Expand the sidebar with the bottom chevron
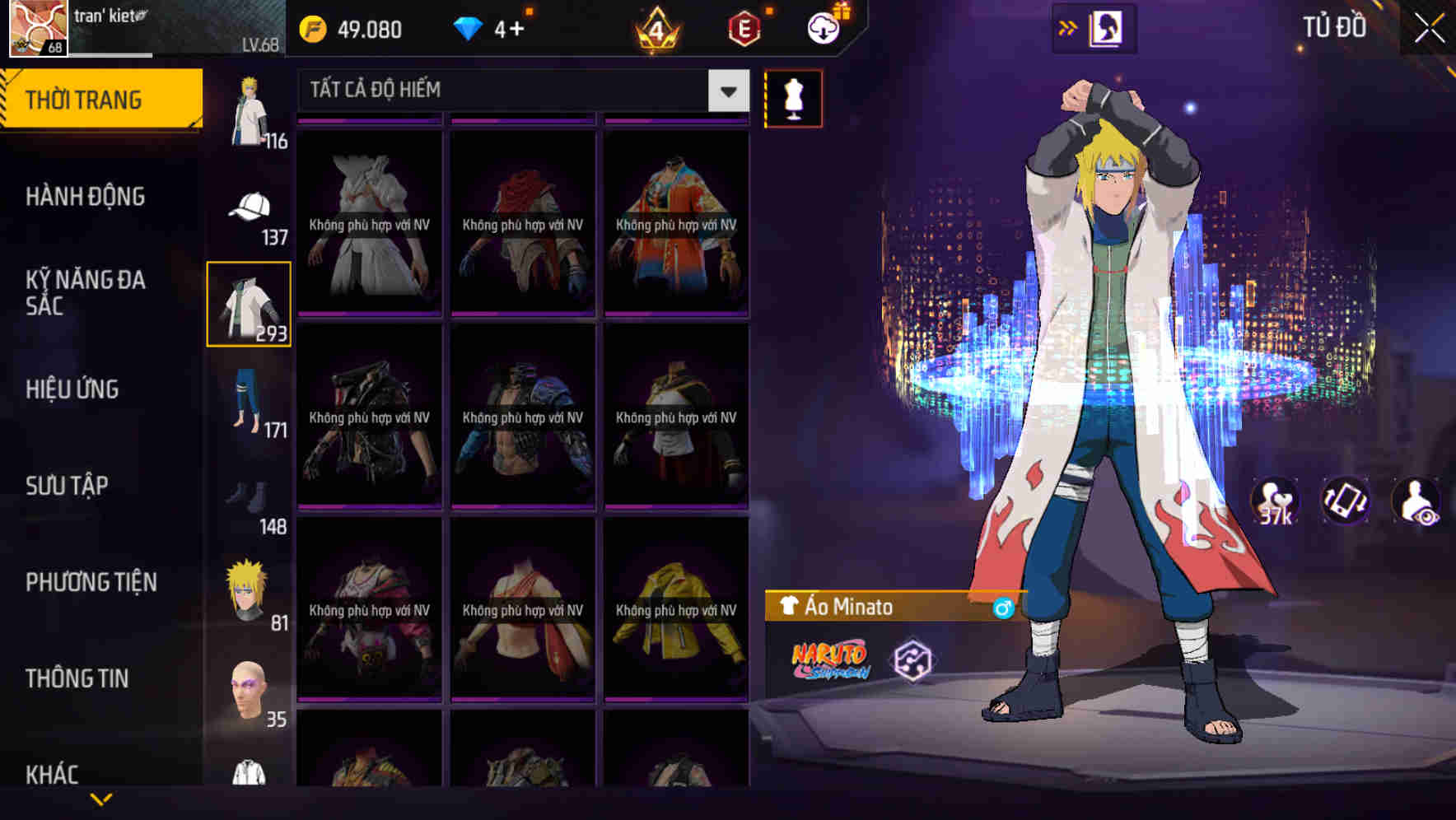 click(101, 797)
